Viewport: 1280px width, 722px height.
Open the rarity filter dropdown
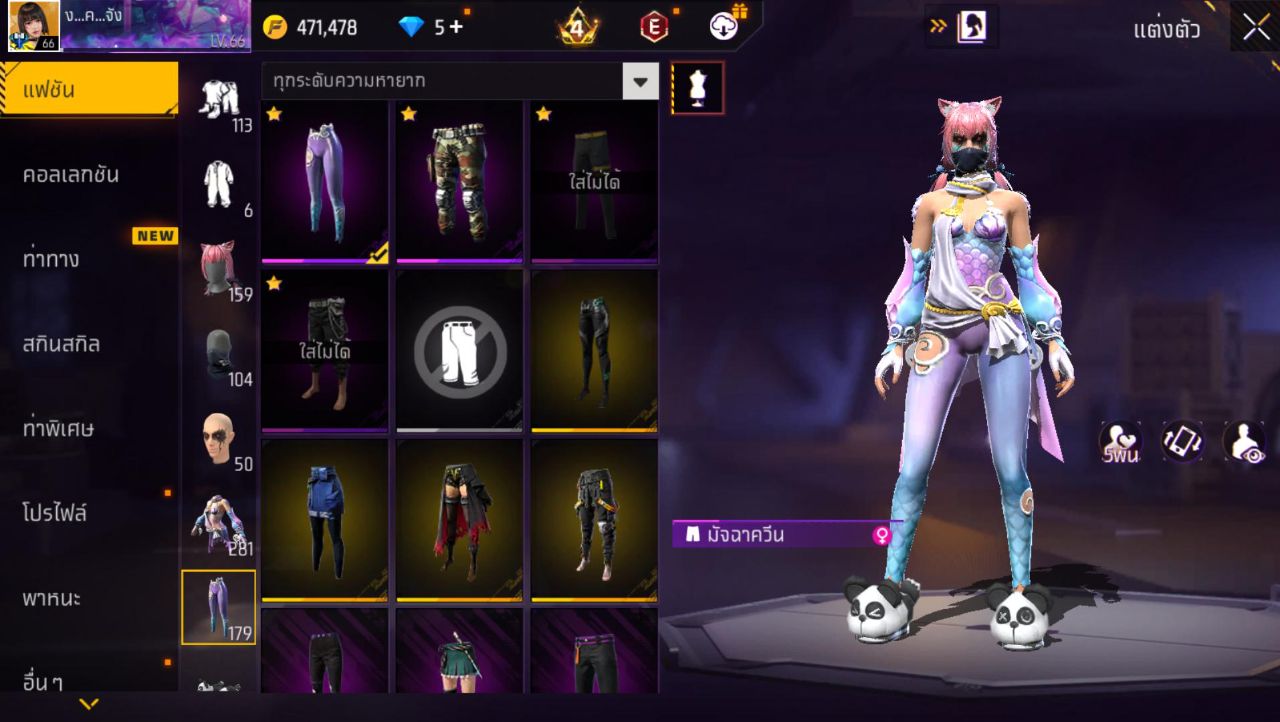(640, 81)
